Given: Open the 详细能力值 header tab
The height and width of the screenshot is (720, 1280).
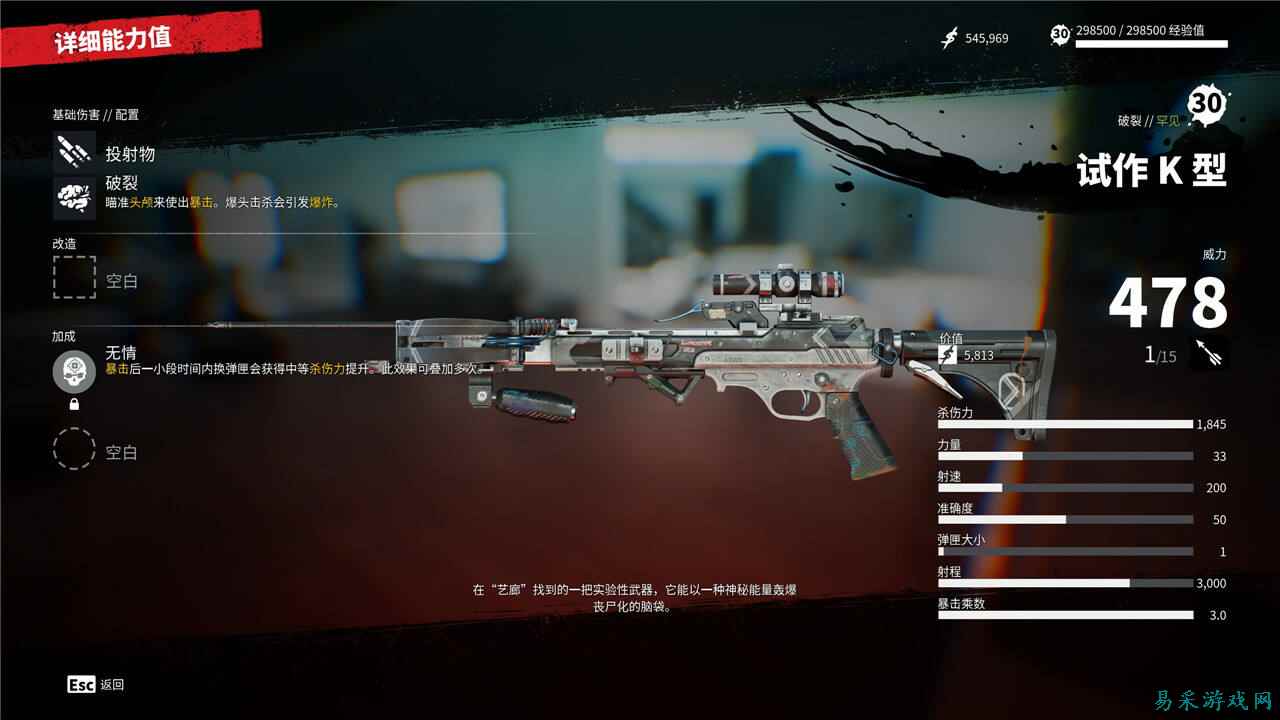Looking at the screenshot, I should (112, 39).
